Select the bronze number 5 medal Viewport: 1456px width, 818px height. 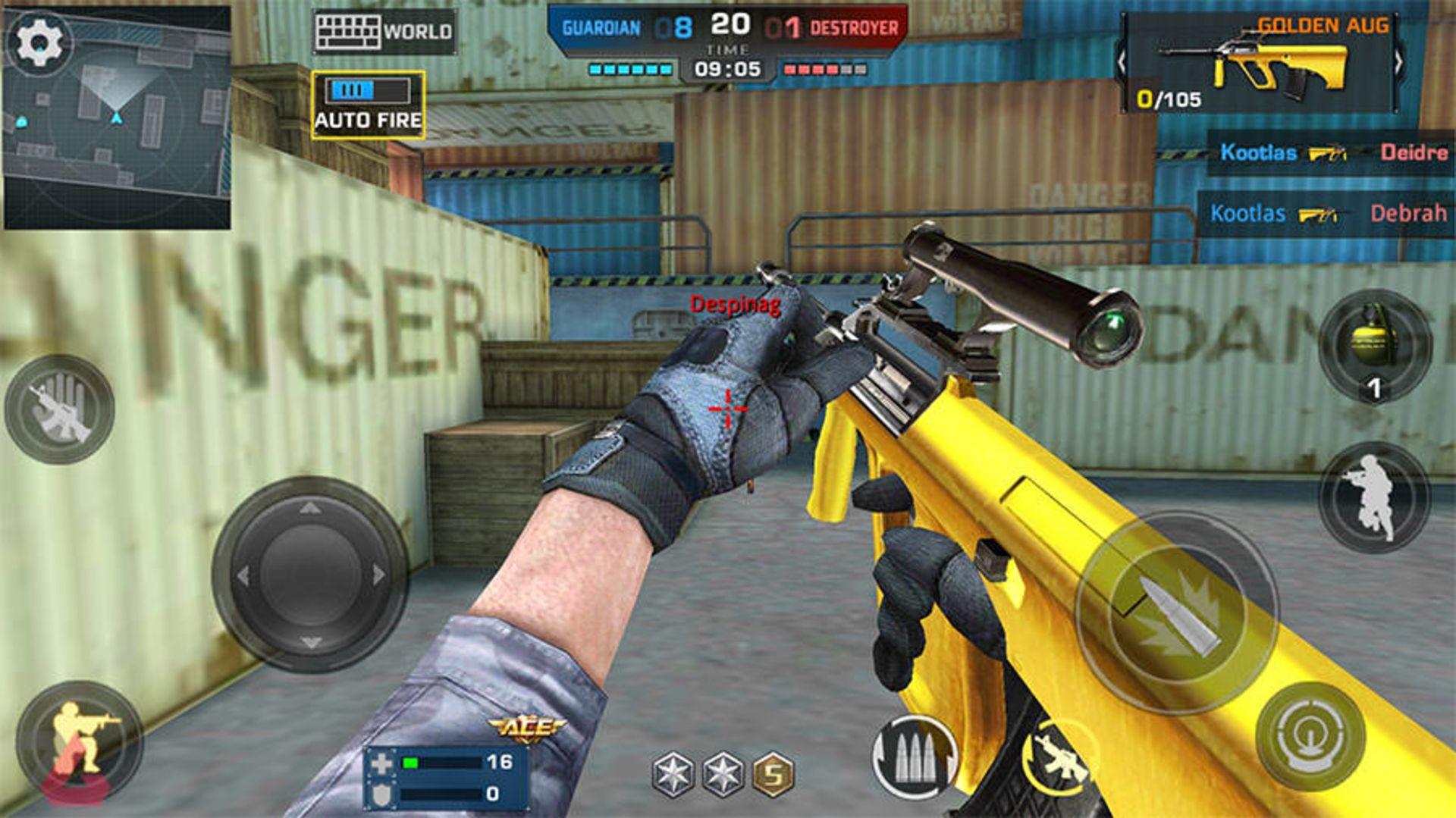(773, 774)
